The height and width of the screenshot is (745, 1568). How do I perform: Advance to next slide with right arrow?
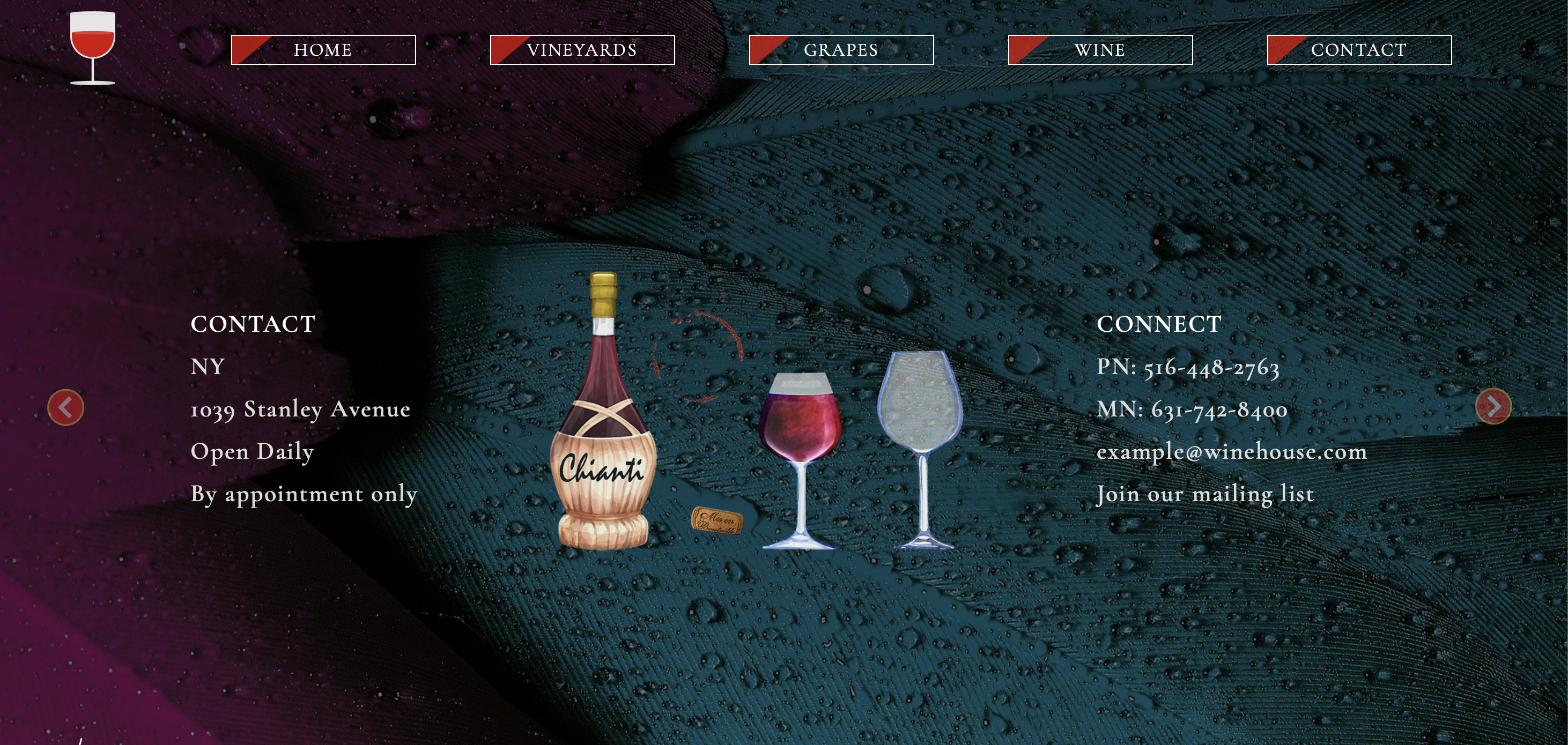click(1493, 406)
